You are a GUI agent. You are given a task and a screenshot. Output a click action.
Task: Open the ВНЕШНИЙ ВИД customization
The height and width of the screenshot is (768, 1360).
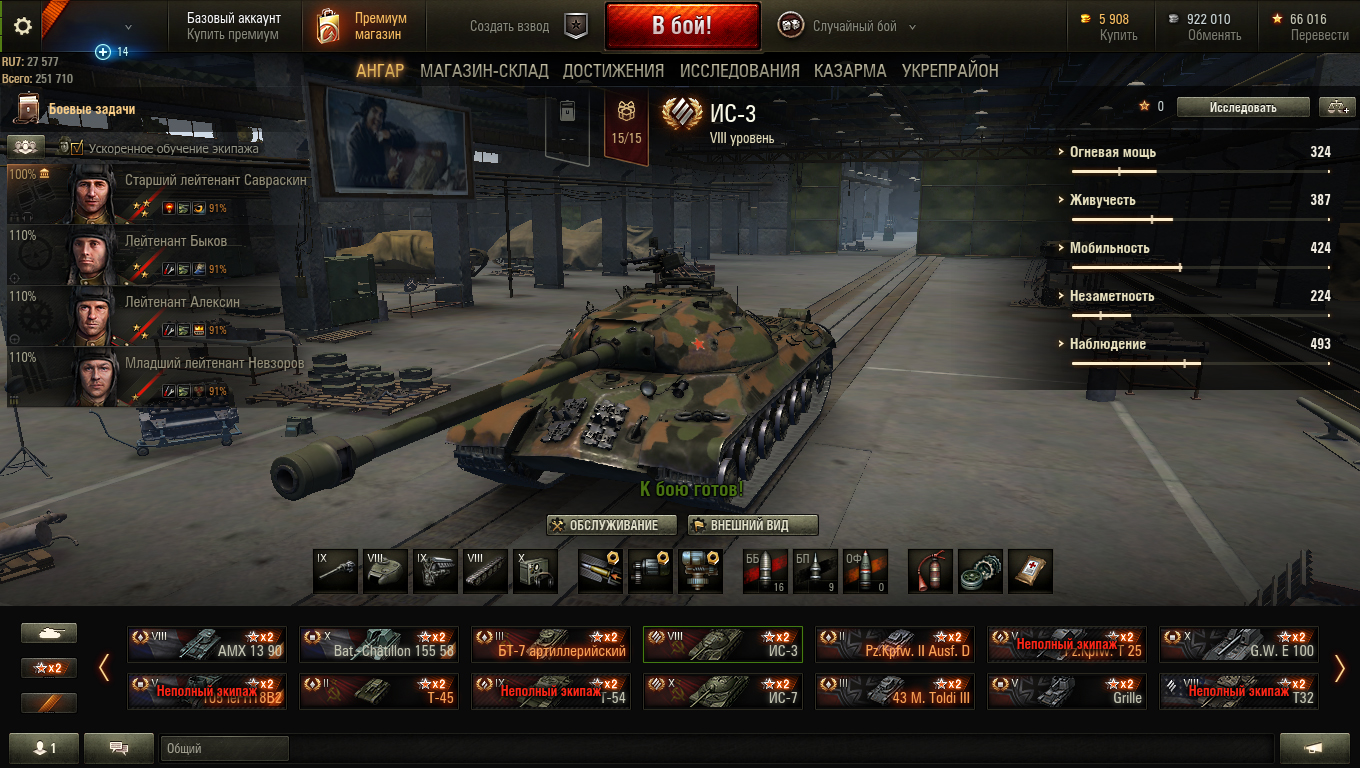(x=753, y=525)
